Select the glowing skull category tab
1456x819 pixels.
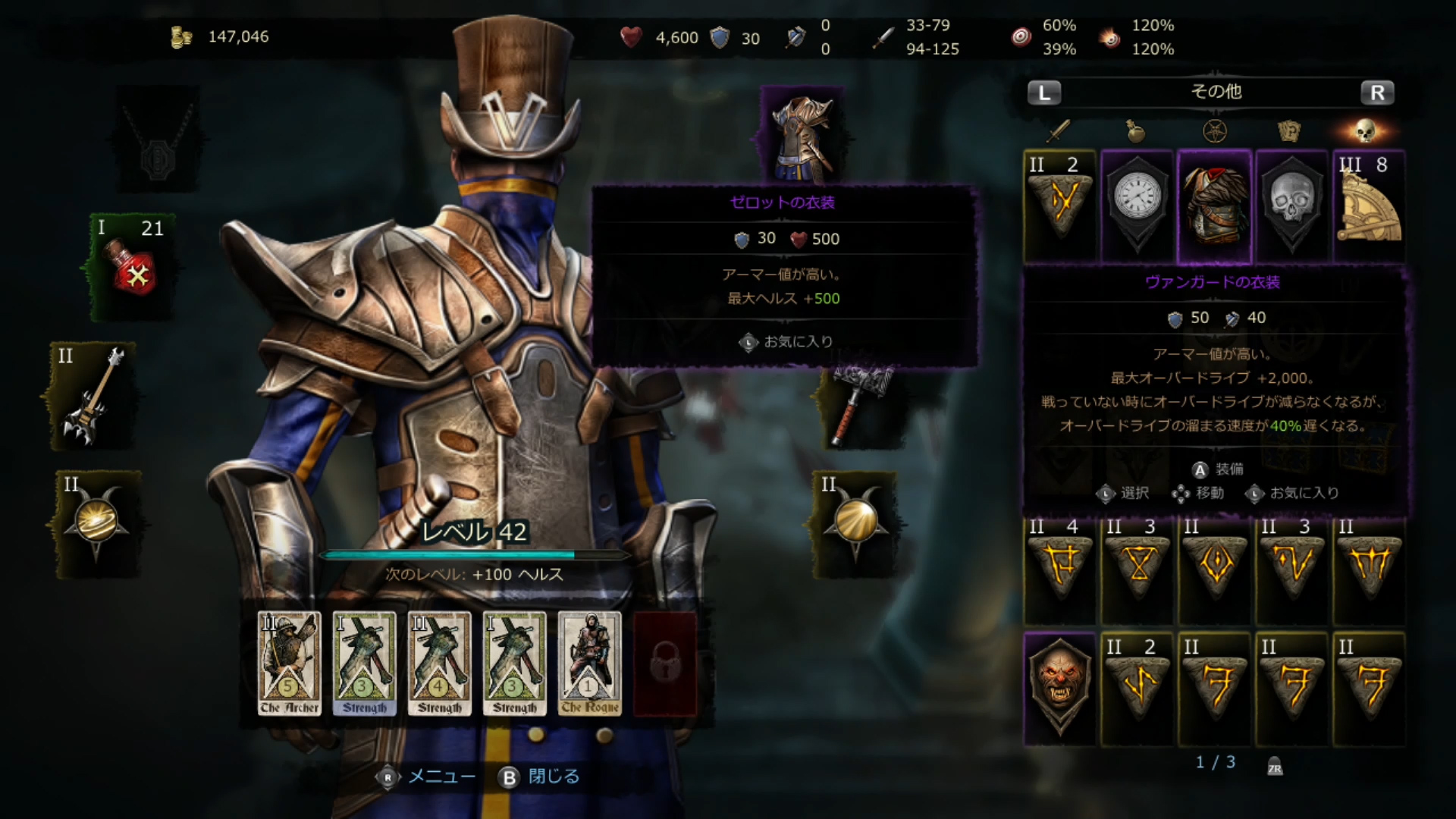tap(1366, 131)
